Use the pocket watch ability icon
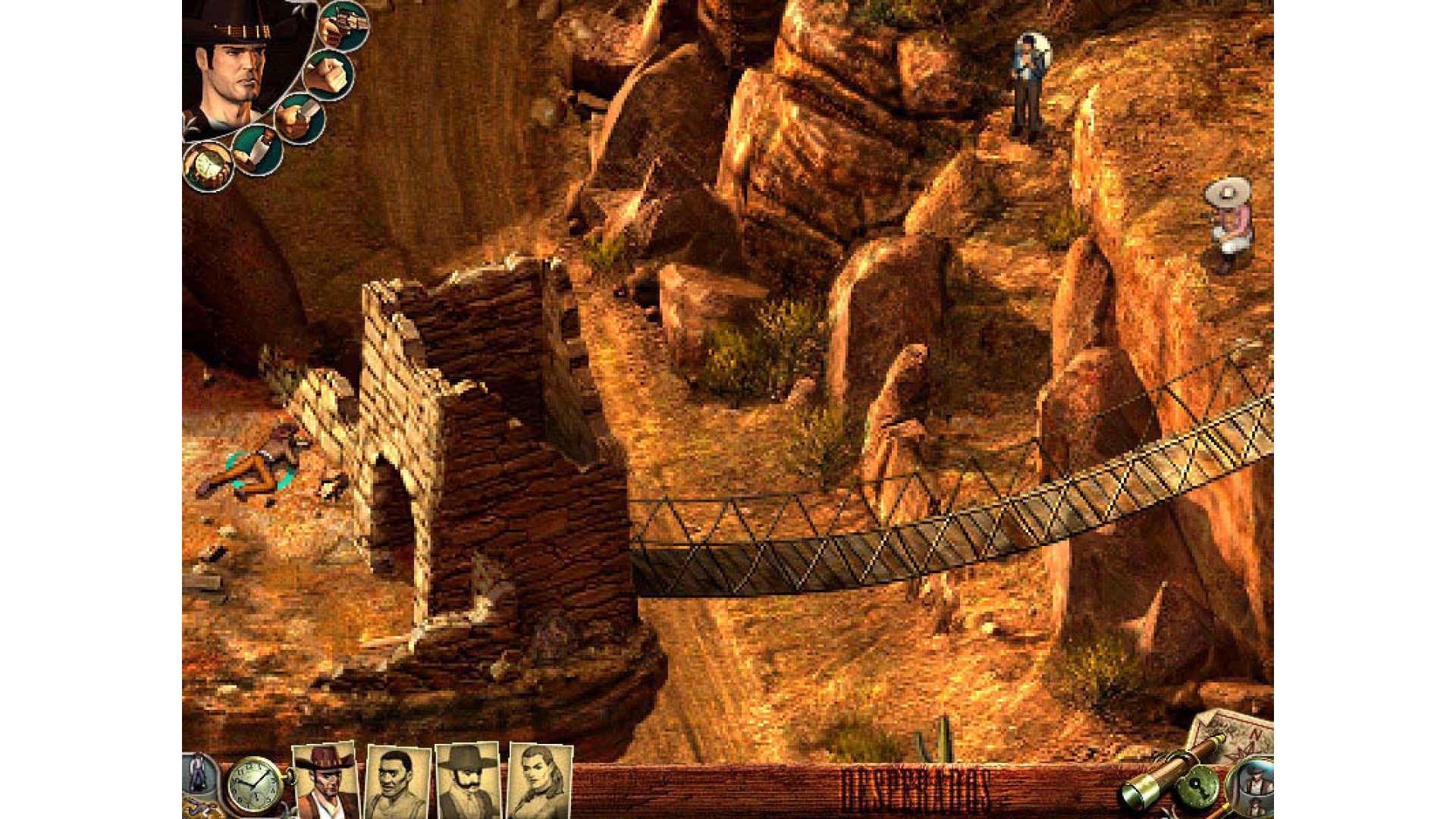Image resolution: width=1456 pixels, height=819 pixels. [x=209, y=165]
